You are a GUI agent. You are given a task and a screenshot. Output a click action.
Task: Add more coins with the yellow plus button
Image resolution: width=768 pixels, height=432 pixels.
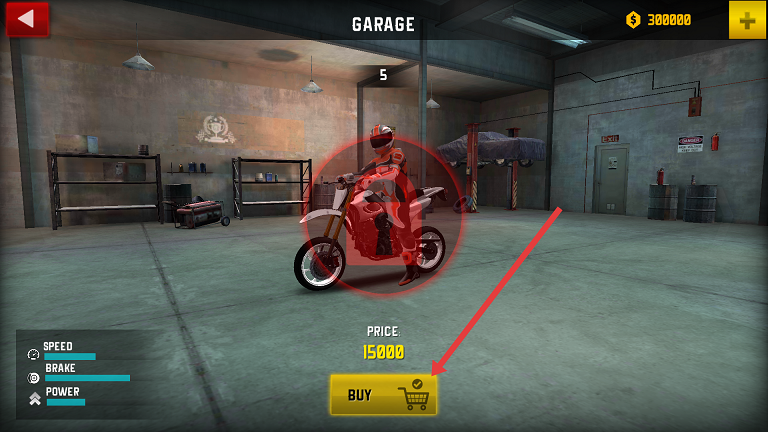(x=747, y=20)
